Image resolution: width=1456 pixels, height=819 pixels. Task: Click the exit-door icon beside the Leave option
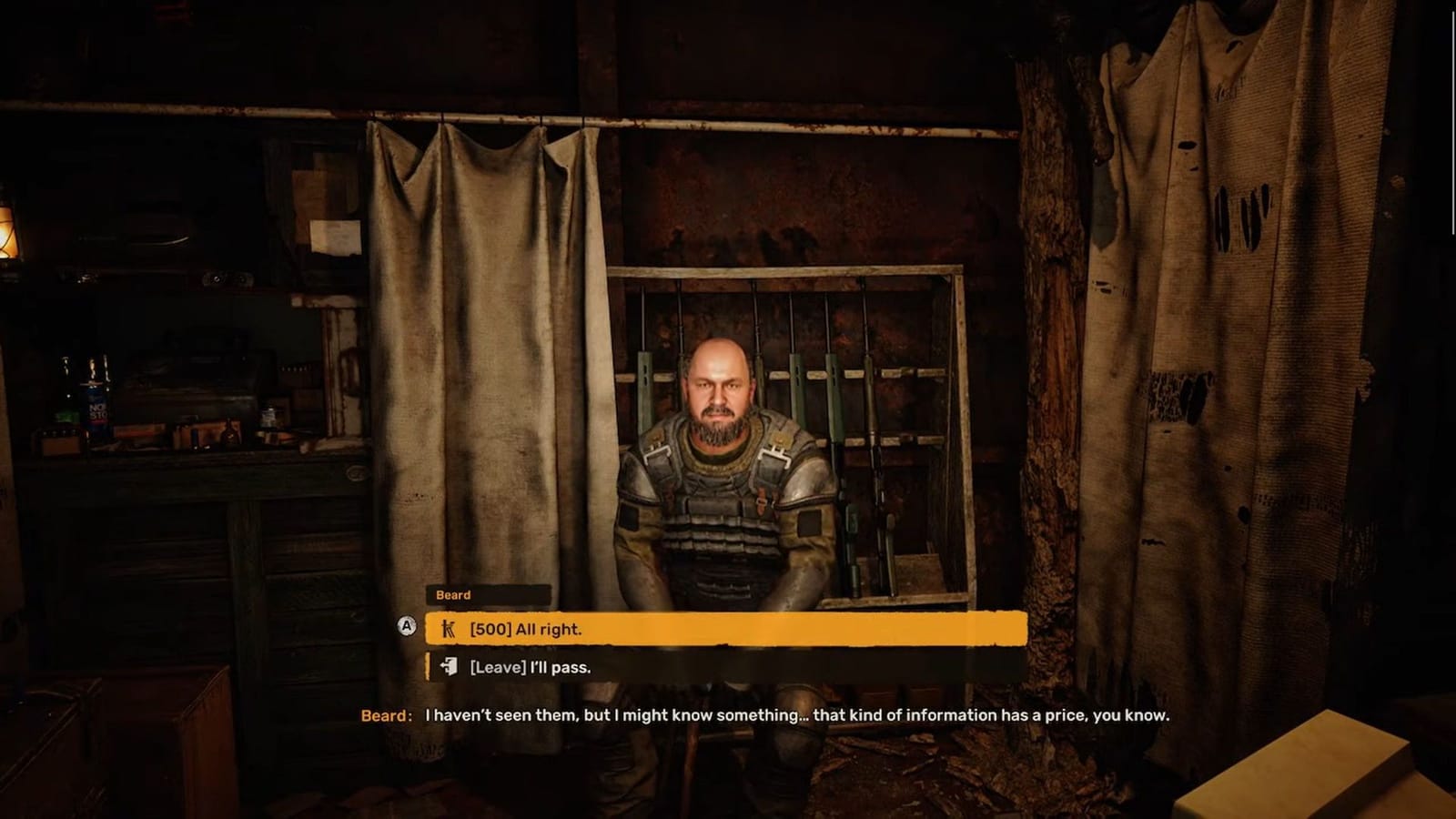pos(448,666)
